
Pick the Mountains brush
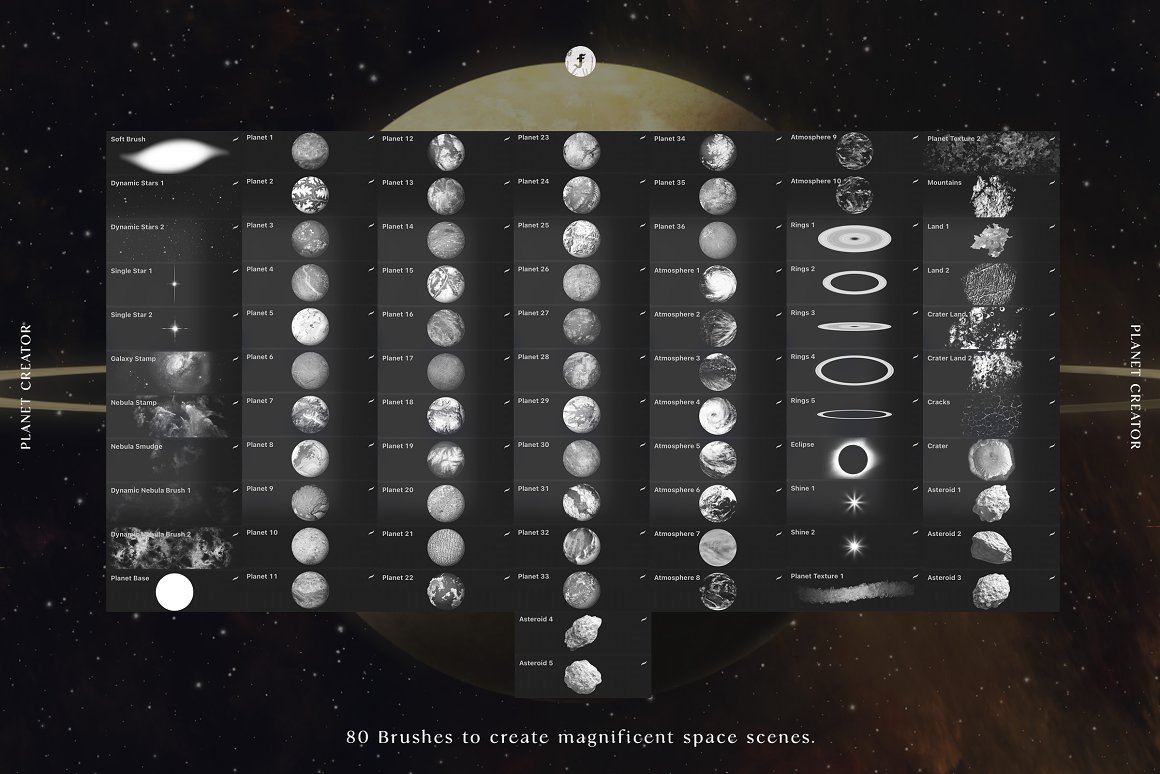pyautogui.click(x=990, y=197)
